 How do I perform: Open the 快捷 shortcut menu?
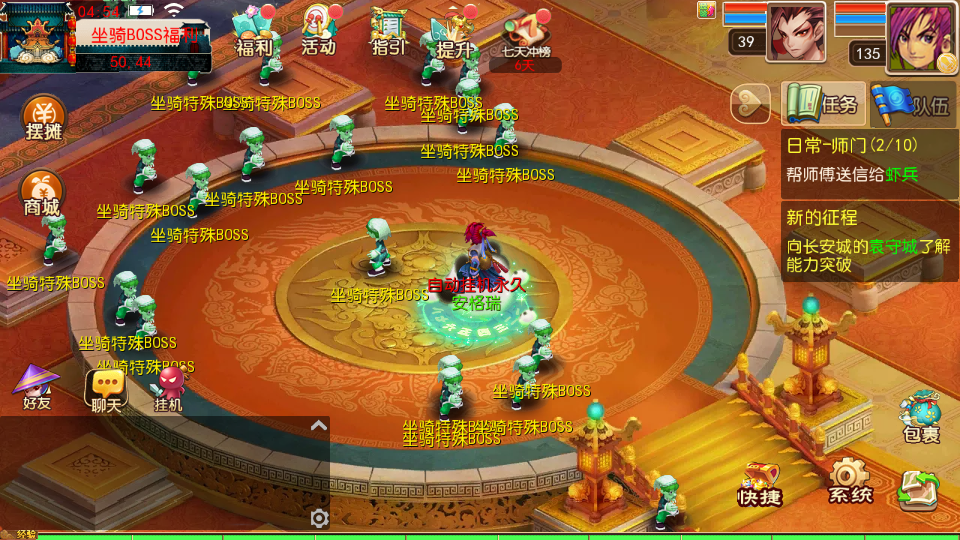pos(760,484)
